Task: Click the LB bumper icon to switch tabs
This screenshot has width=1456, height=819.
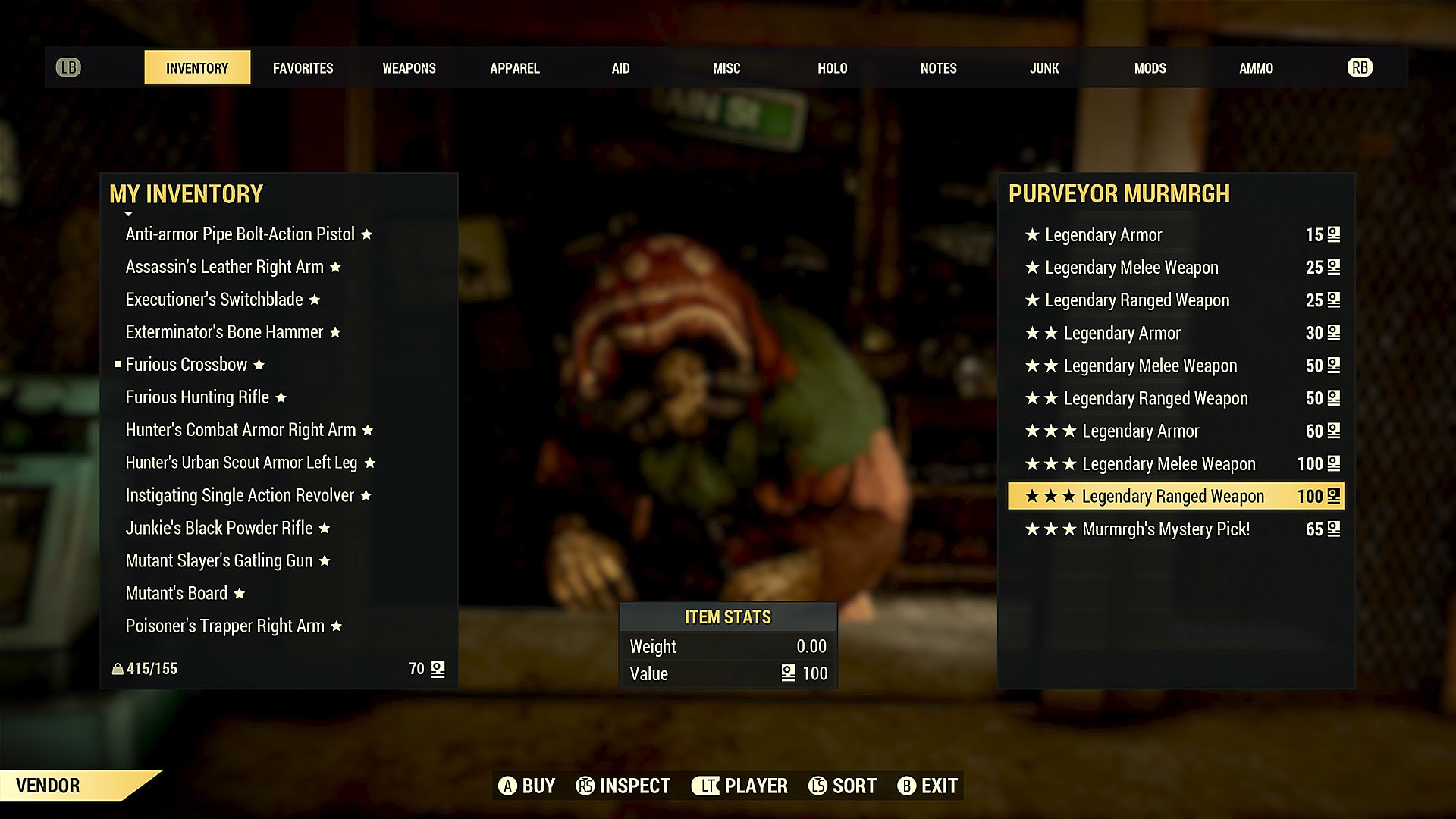Action: point(69,67)
